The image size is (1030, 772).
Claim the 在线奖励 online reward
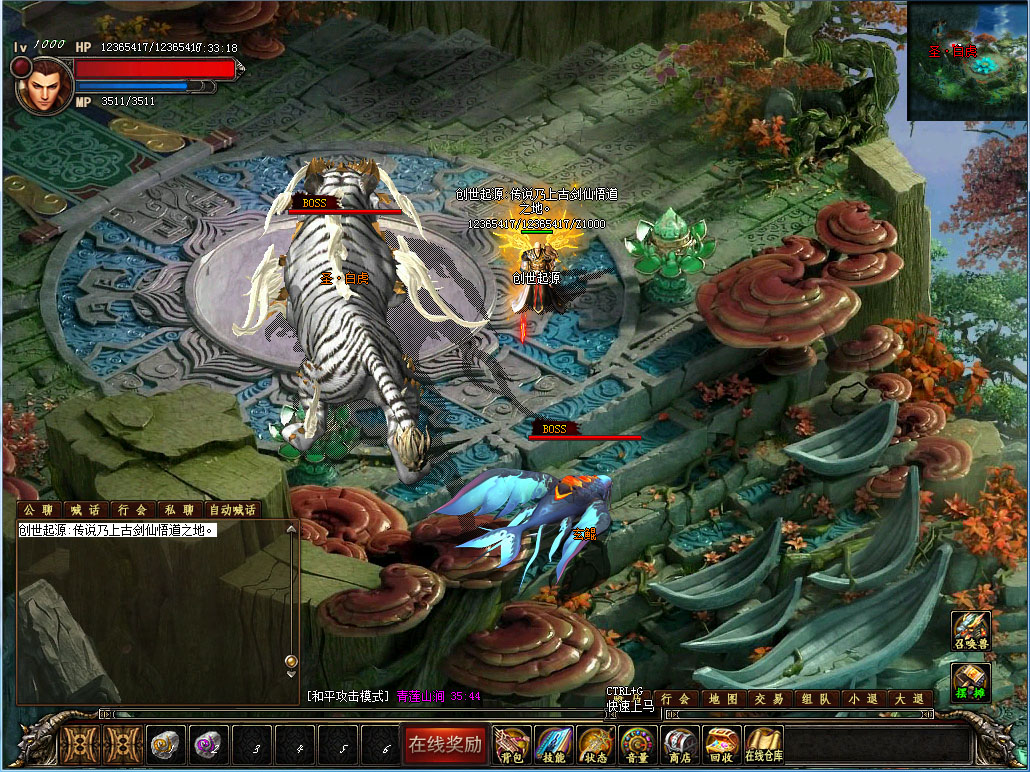tap(444, 744)
